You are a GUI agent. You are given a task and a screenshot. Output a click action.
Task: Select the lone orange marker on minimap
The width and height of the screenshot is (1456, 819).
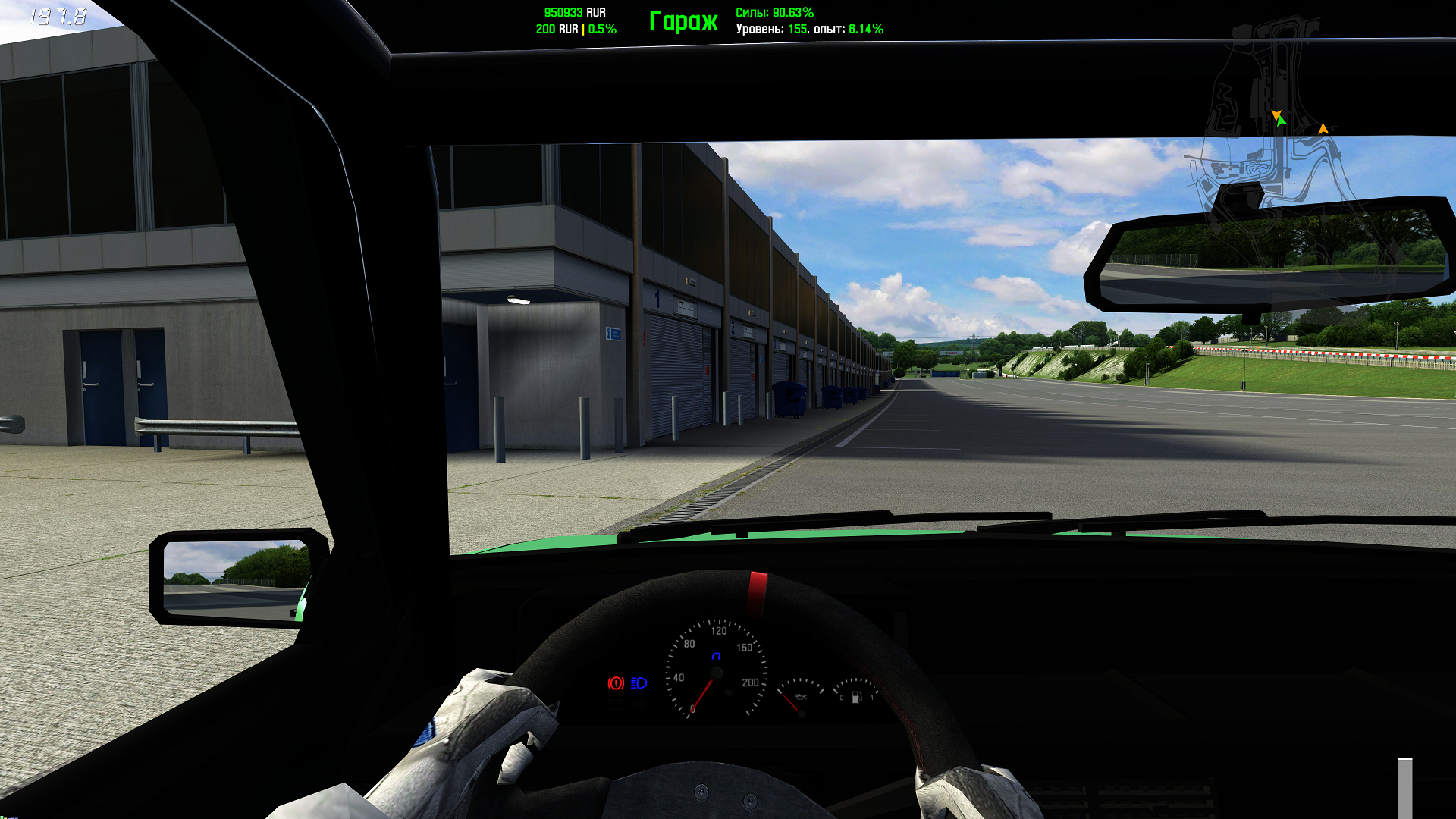click(1323, 129)
